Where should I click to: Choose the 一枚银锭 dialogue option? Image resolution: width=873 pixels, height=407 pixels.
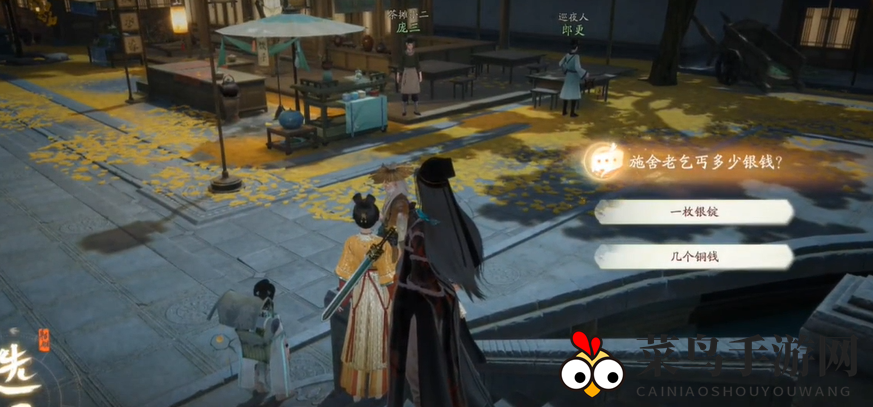click(694, 212)
